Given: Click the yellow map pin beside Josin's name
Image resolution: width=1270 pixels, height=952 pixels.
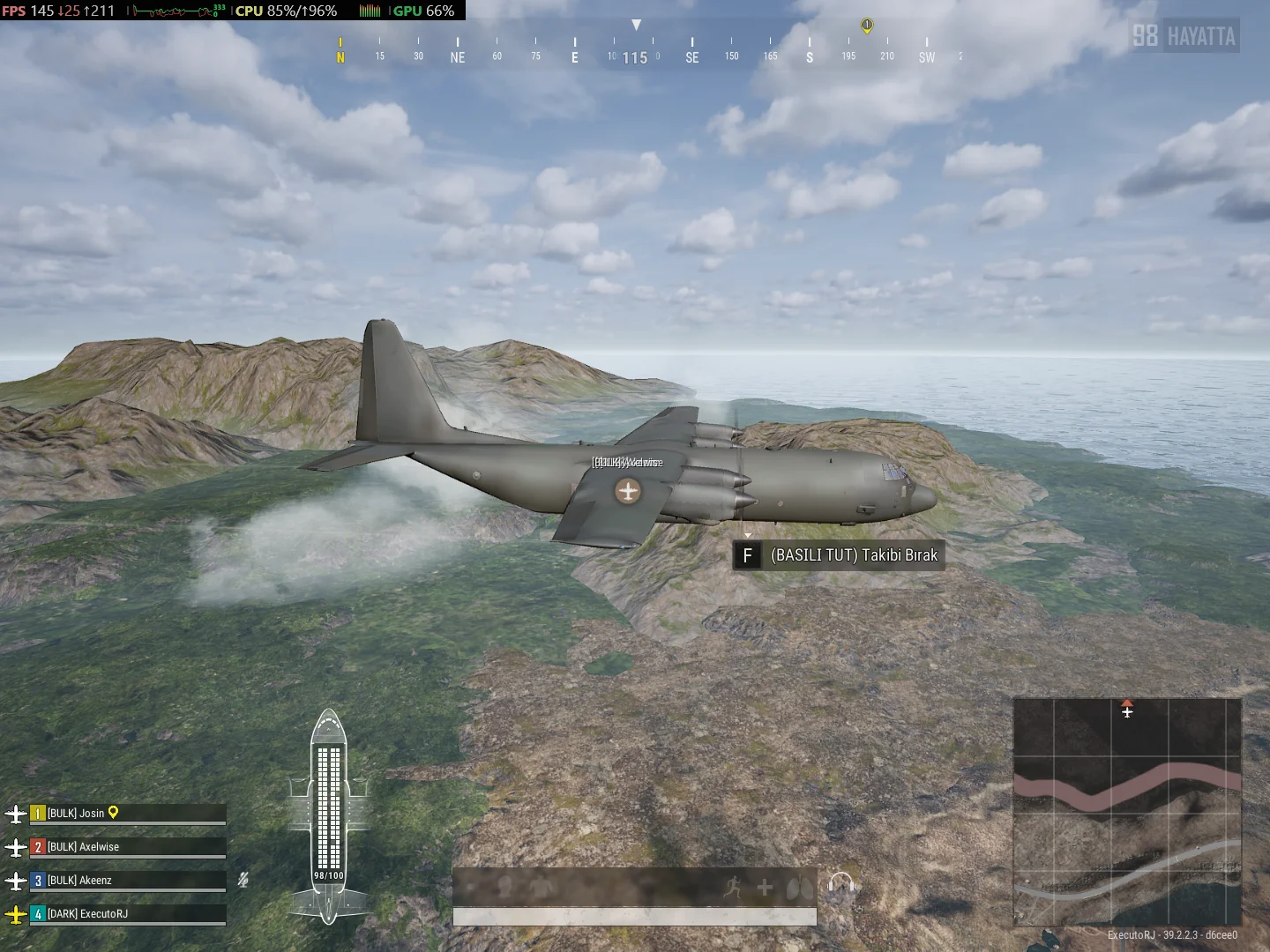Looking at the screenshot, I should (113, 813).
